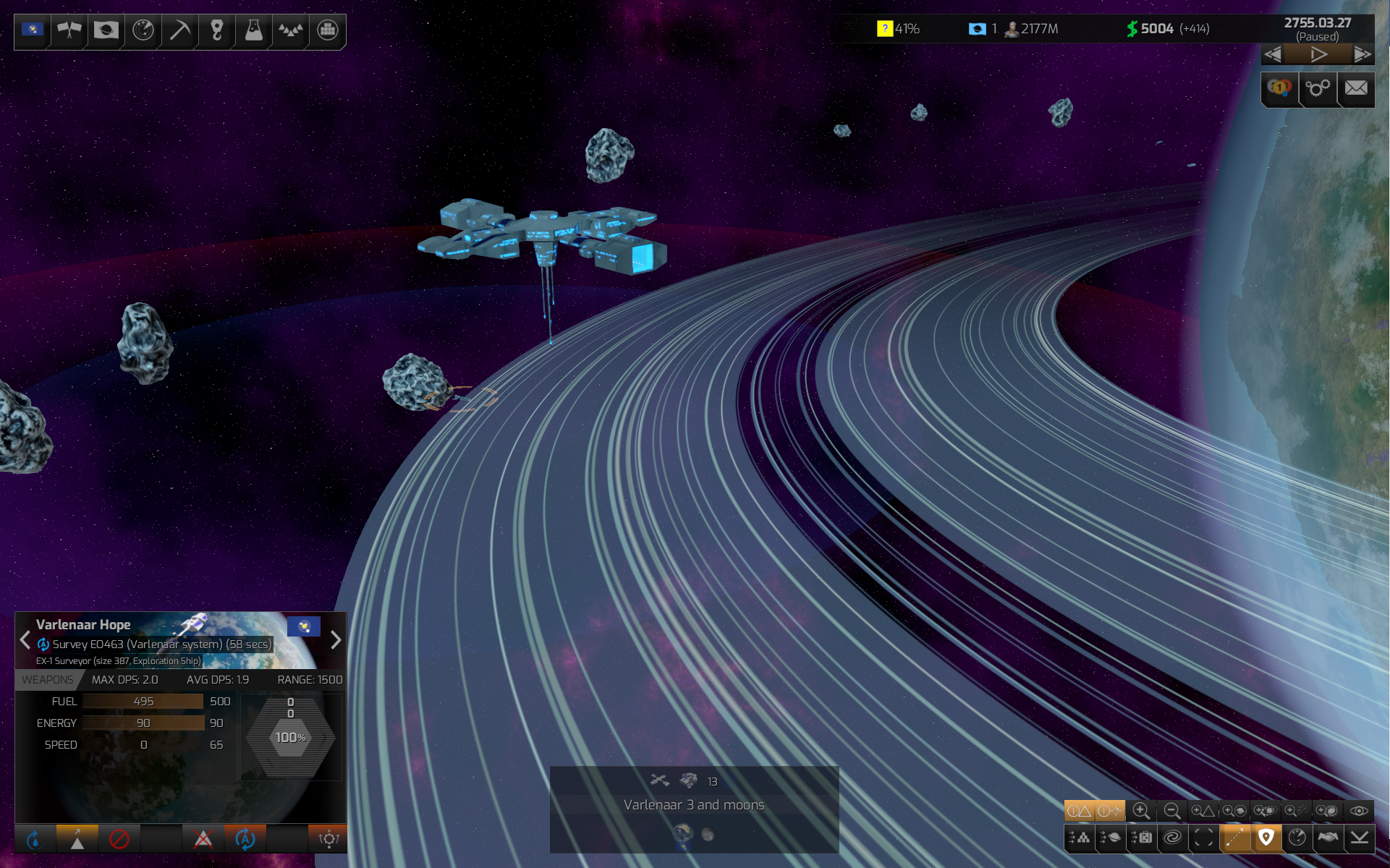1390x868 pixels.
Task: Open the radar scope screen in top toolbar
Action: [143, 30]
